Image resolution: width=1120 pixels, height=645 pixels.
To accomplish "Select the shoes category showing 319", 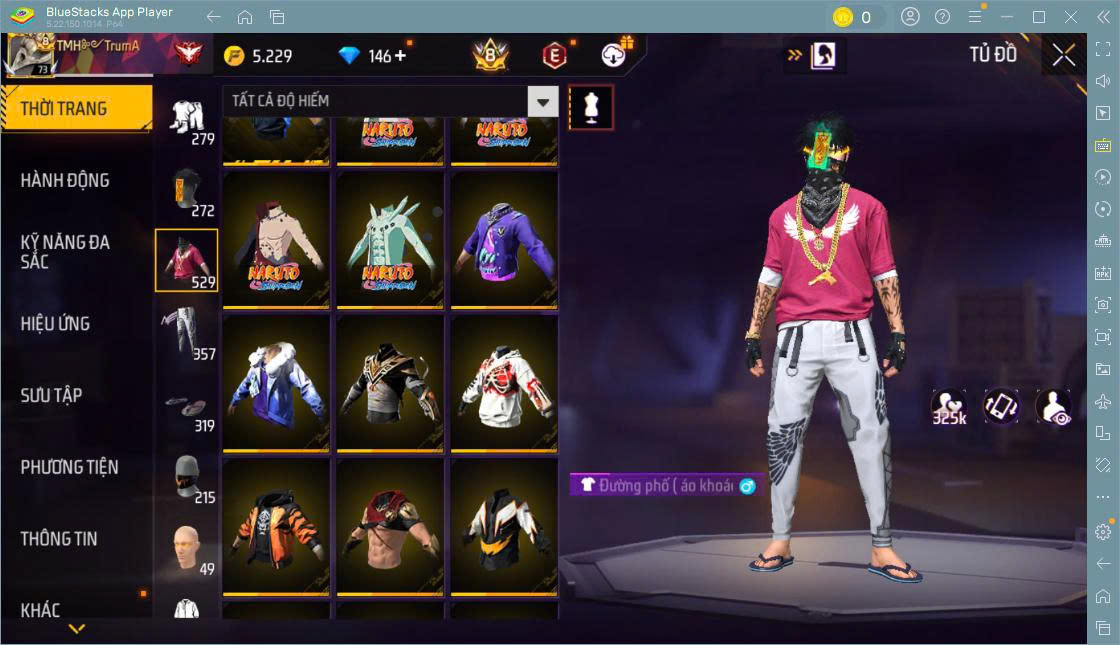I will coord(187,403).
